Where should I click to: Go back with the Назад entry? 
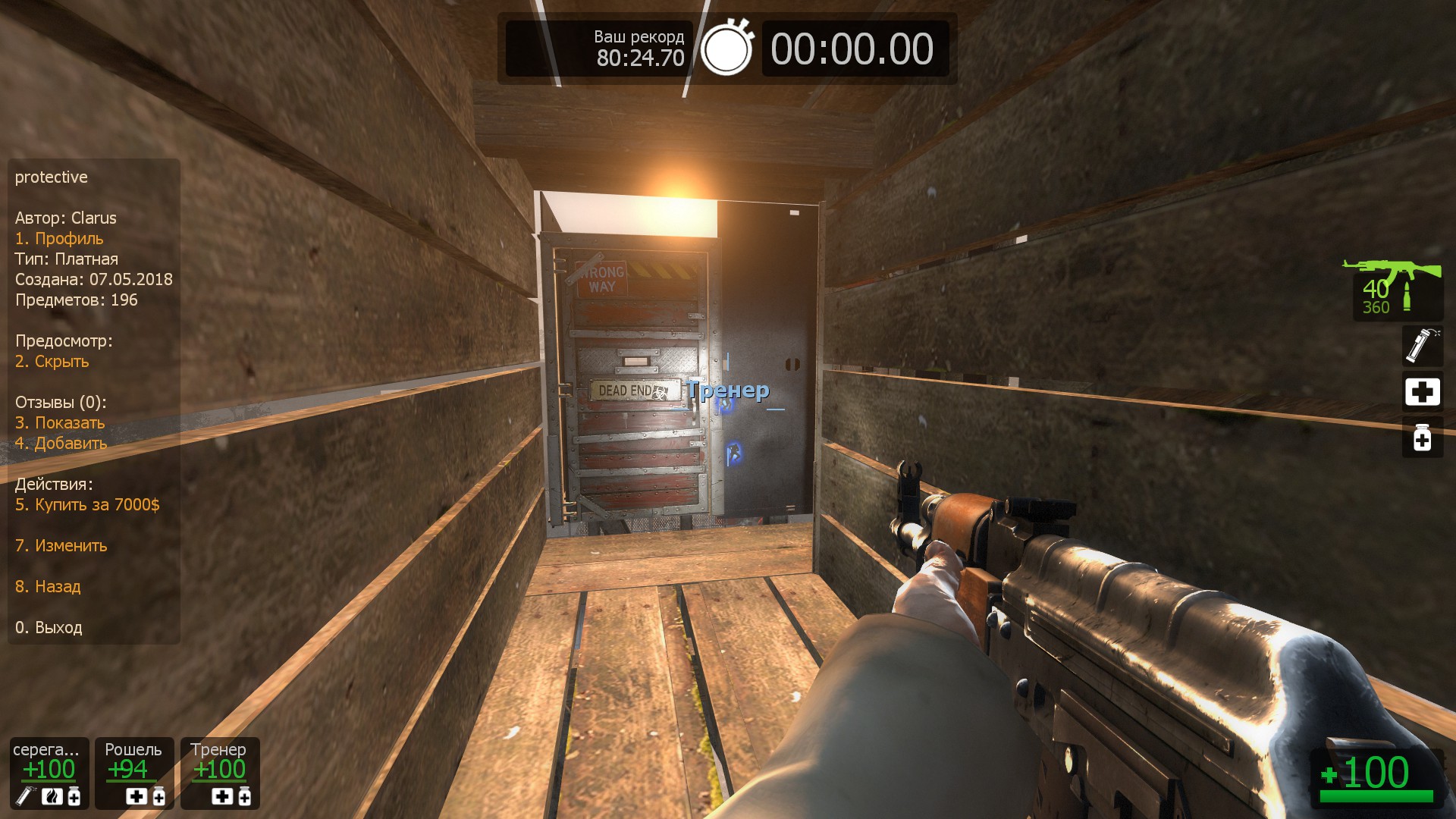tap(48, 587)
